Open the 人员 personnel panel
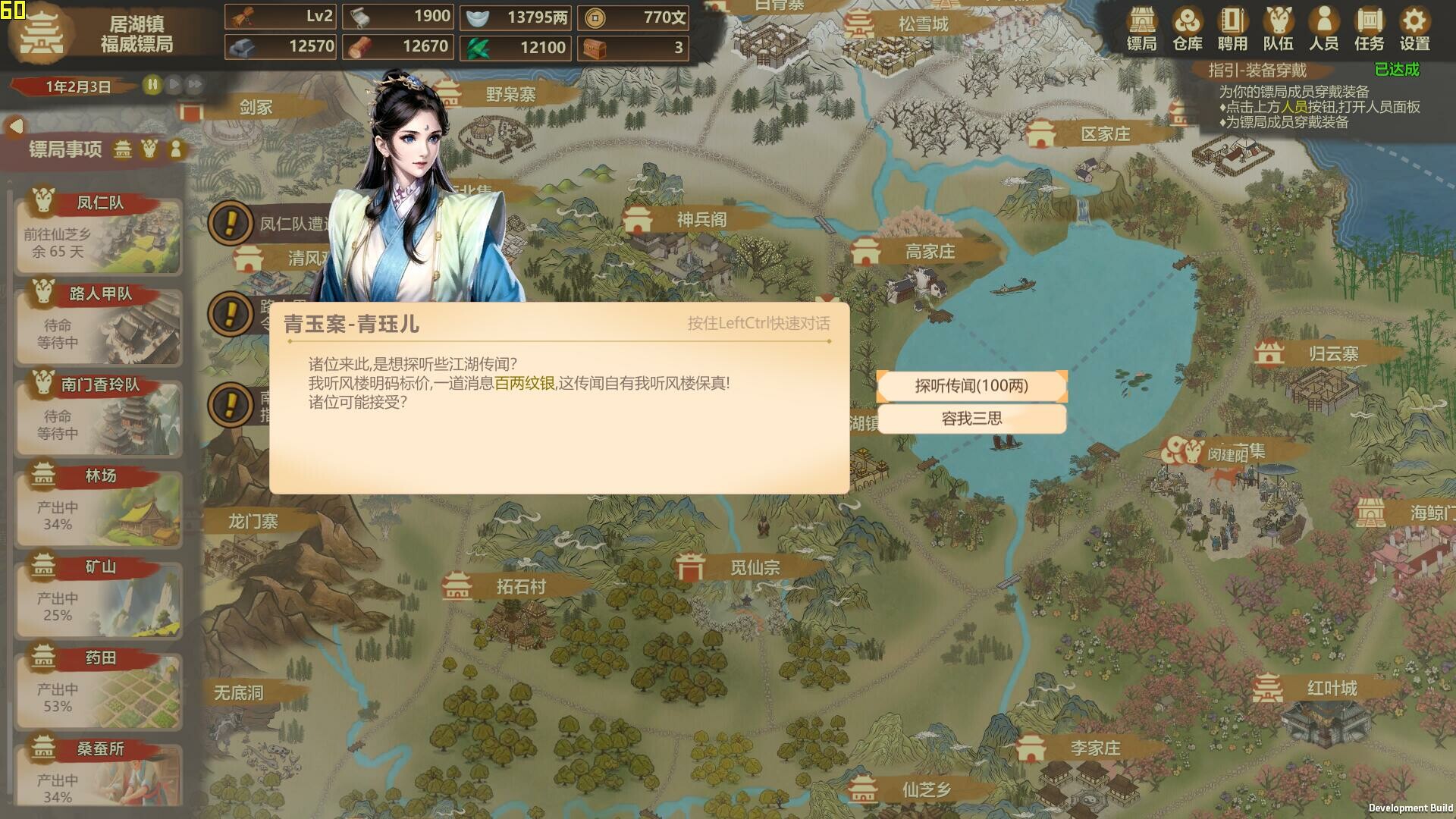The image size is (1456, 819). pyautogui.click(x=1324, y=29)
